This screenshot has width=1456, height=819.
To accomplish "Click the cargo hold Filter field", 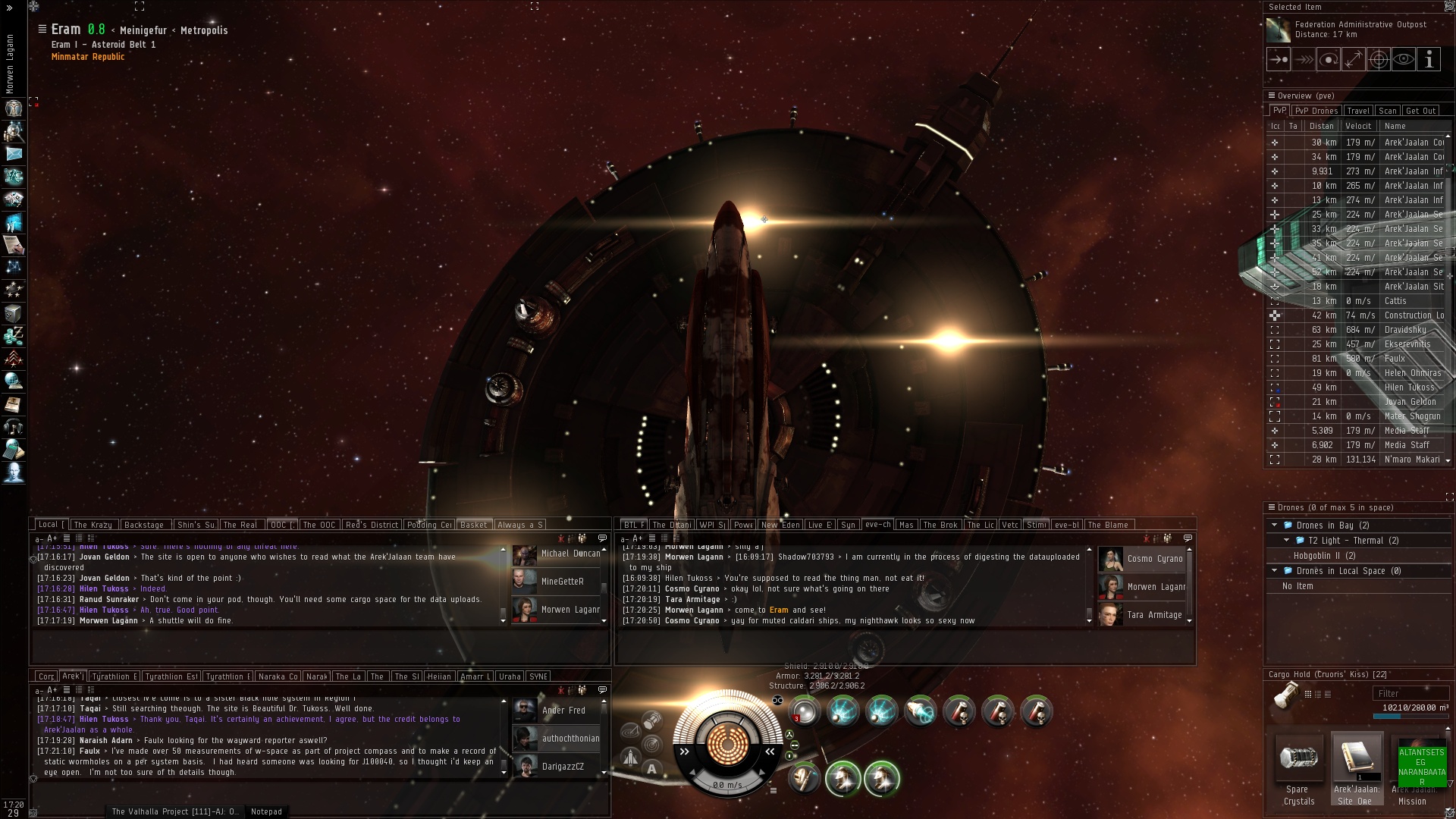I will [x=1409, y=693].
